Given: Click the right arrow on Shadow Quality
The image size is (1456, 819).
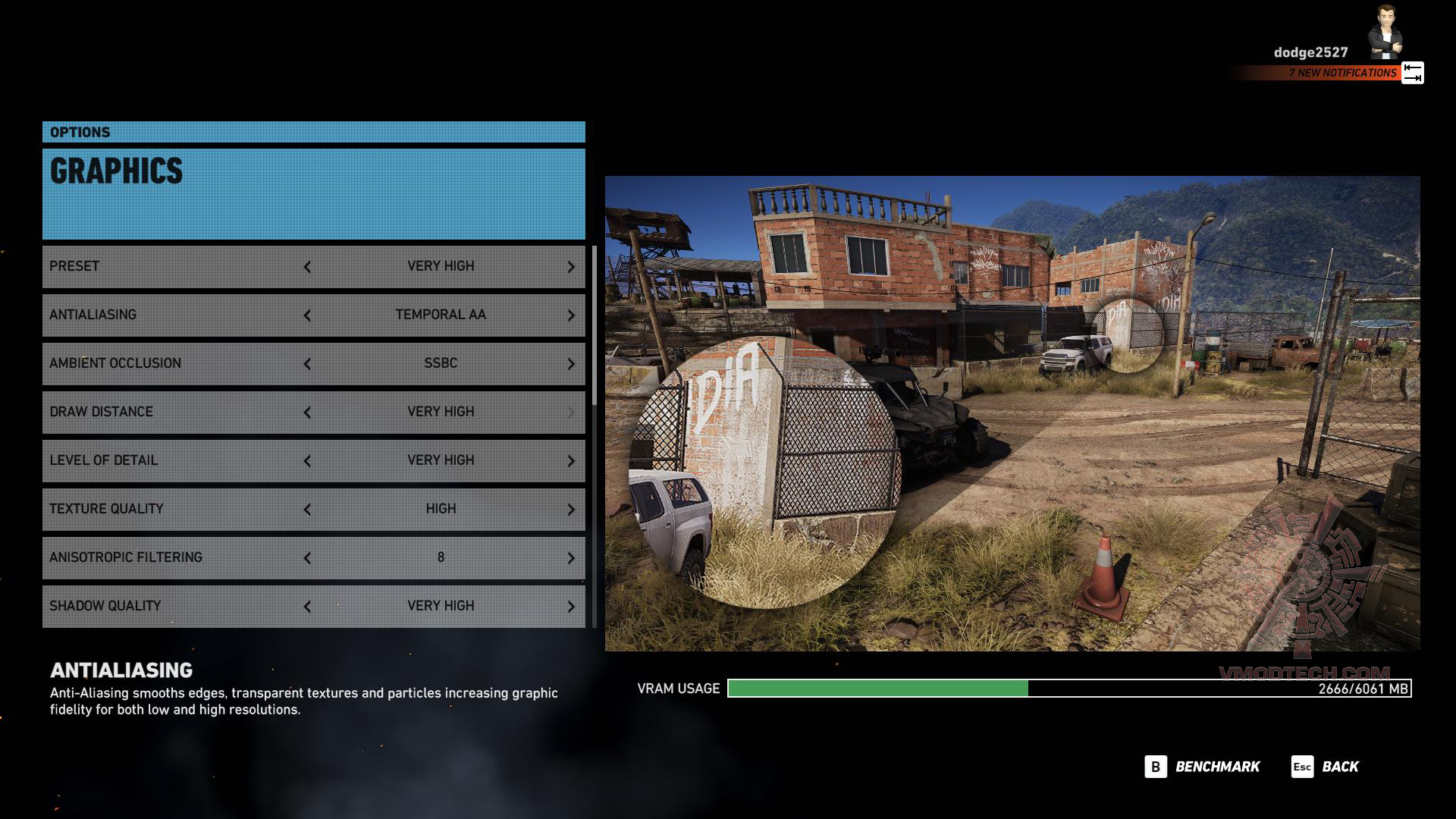Looking at the screenshot, I should (571, 607).
